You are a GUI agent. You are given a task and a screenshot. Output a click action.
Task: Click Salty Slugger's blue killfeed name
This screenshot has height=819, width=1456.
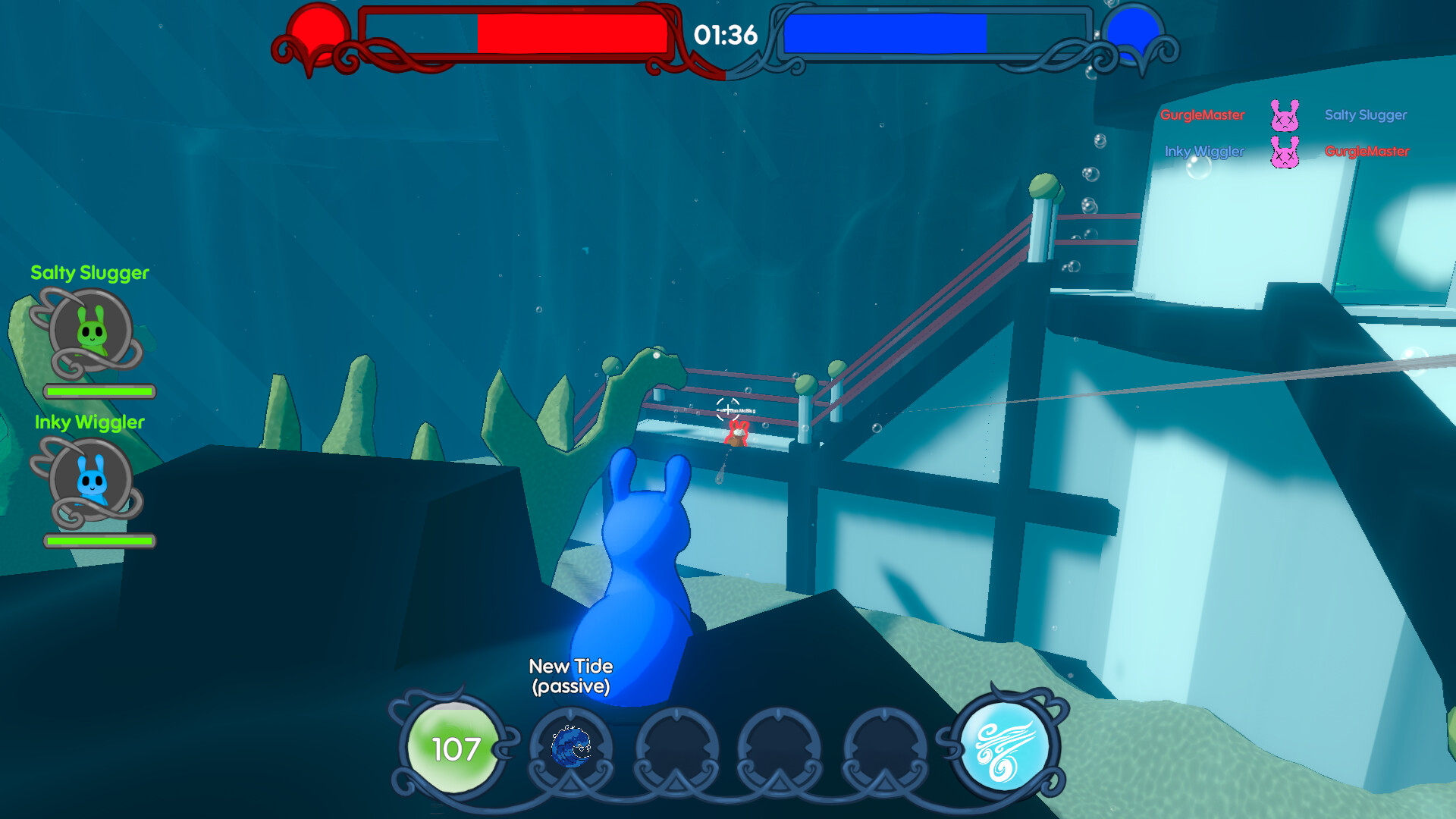point(1365,115)
